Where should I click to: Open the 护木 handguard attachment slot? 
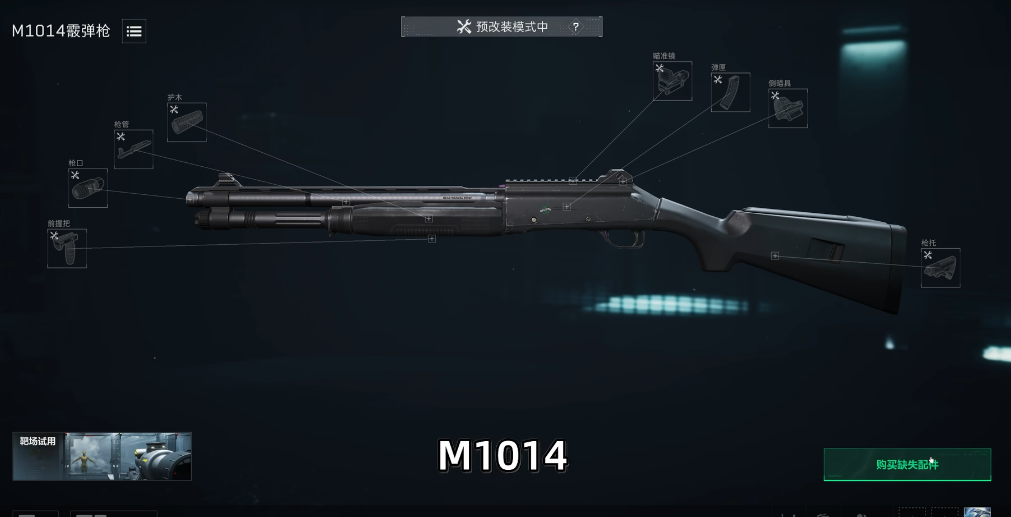click(x=187, y=122)
